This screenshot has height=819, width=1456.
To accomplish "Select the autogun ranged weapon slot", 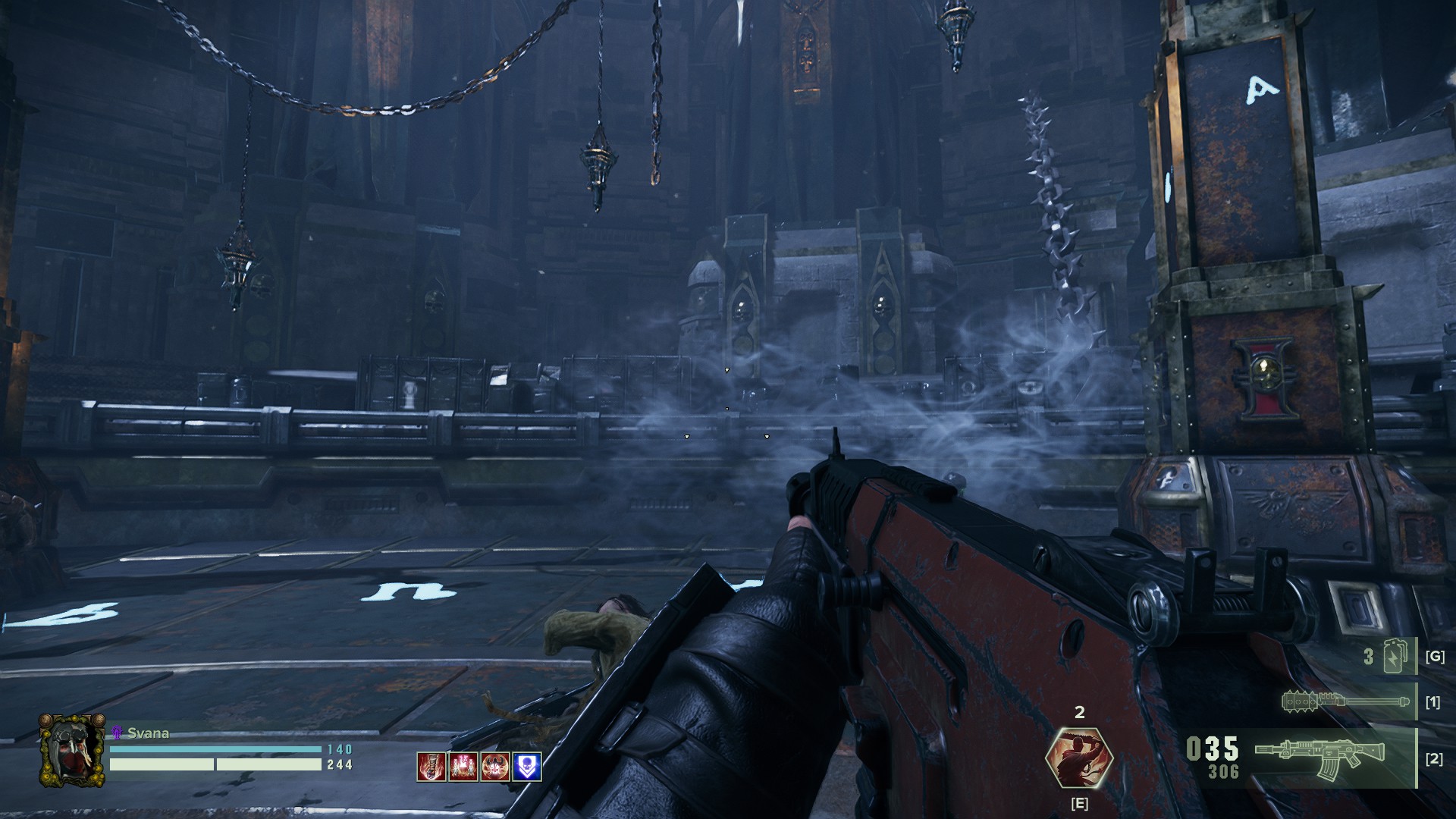I will (1319, 758).
